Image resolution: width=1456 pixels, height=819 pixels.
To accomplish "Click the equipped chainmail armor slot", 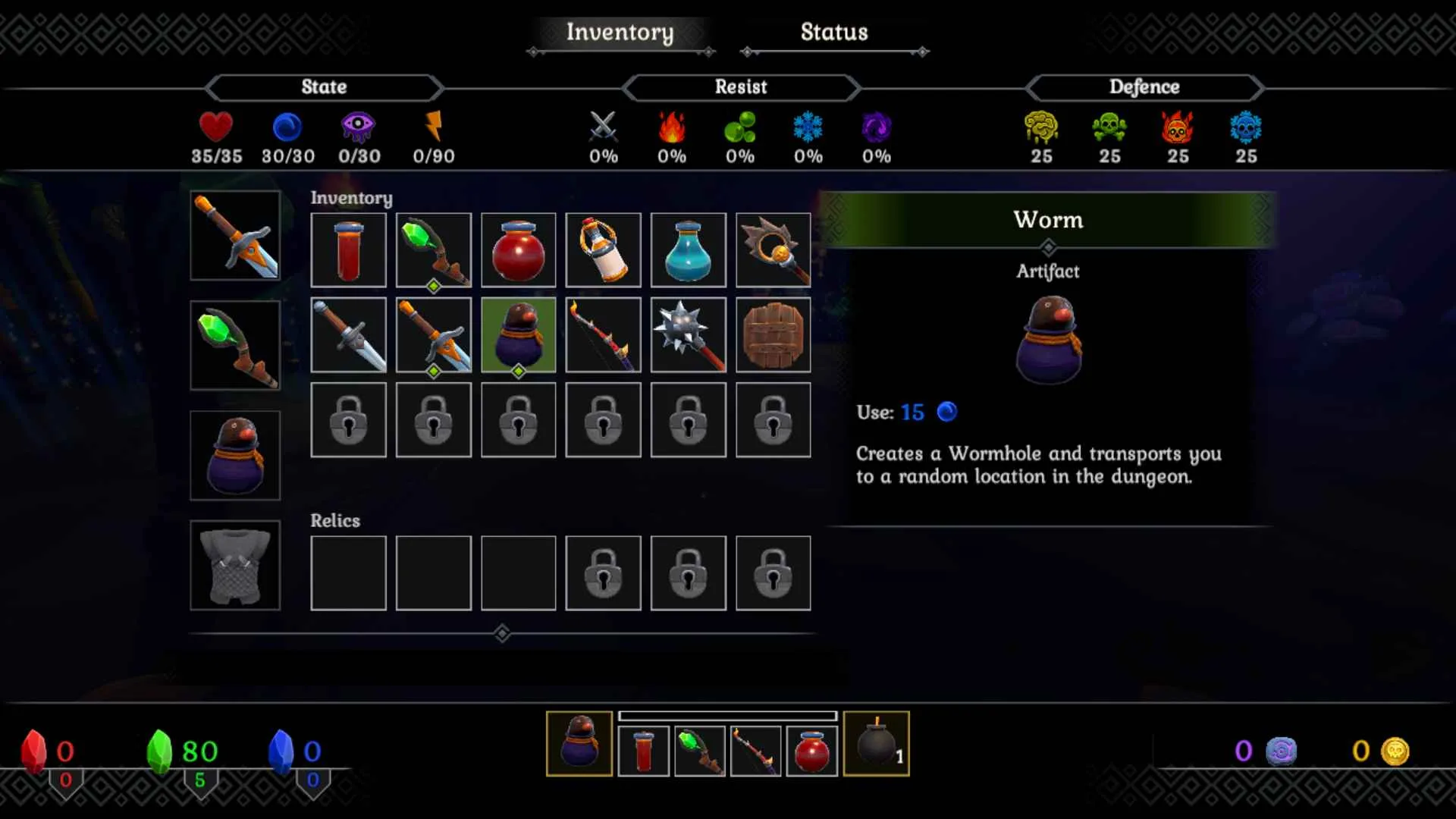I will pyautogui.click(x=235, y=566).
